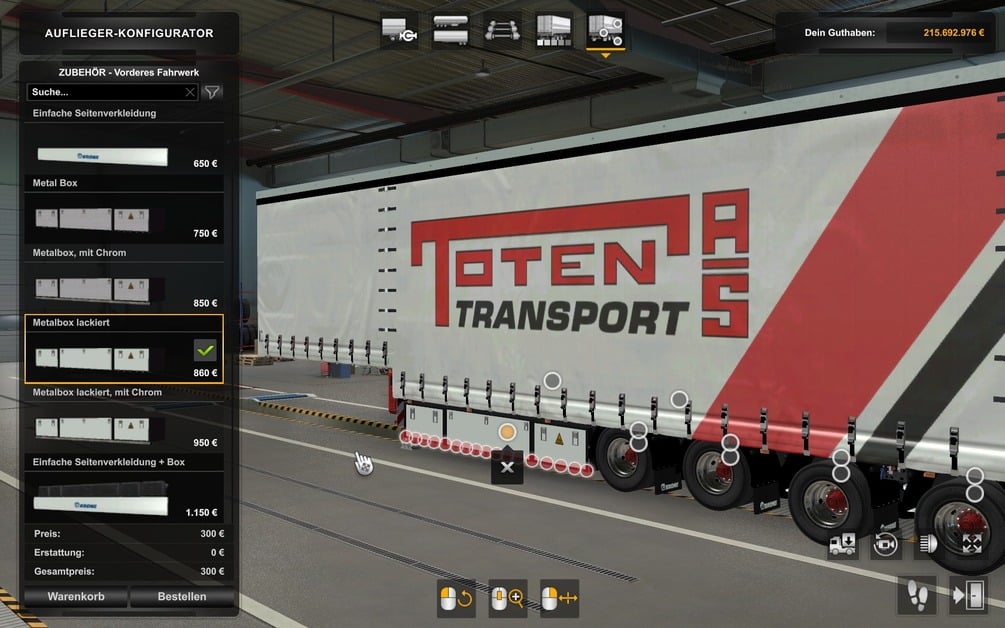Switch to the trailer coupling tab
1005x628 pixels.
[x=400, y=31]
